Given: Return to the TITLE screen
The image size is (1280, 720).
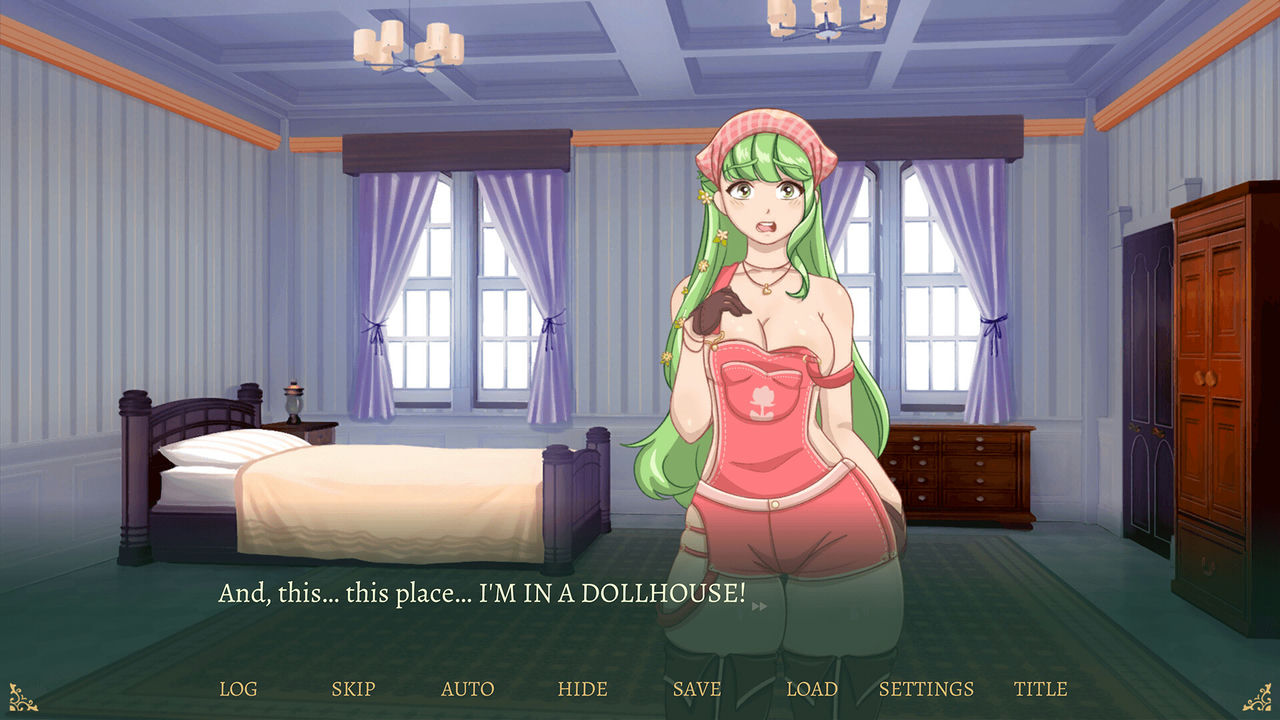Looking at the screenshot, I should 1043,689.
